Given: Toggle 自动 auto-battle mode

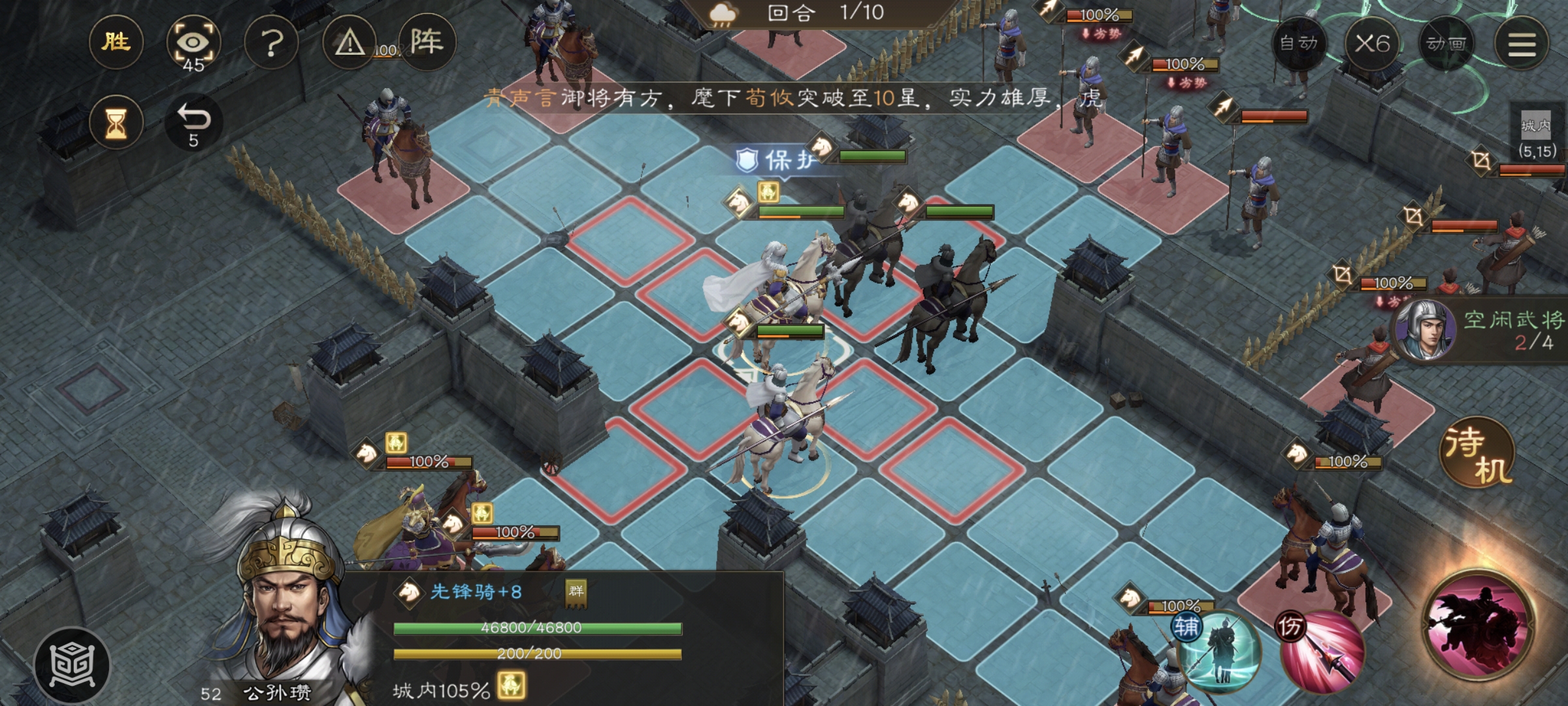Looking at the screenshot, I should point(1299,44).
